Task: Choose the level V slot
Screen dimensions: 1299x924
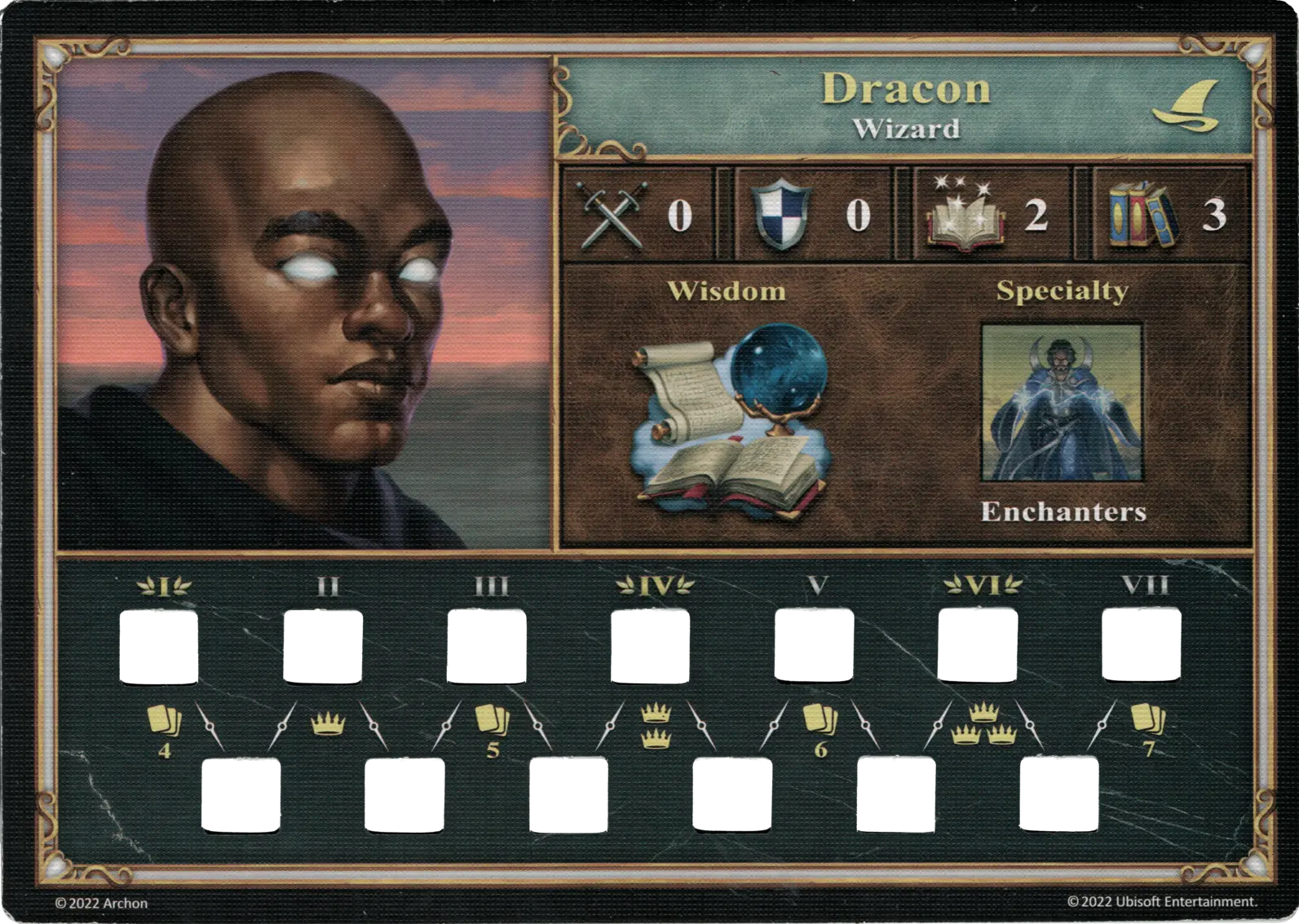Action: 813,648
